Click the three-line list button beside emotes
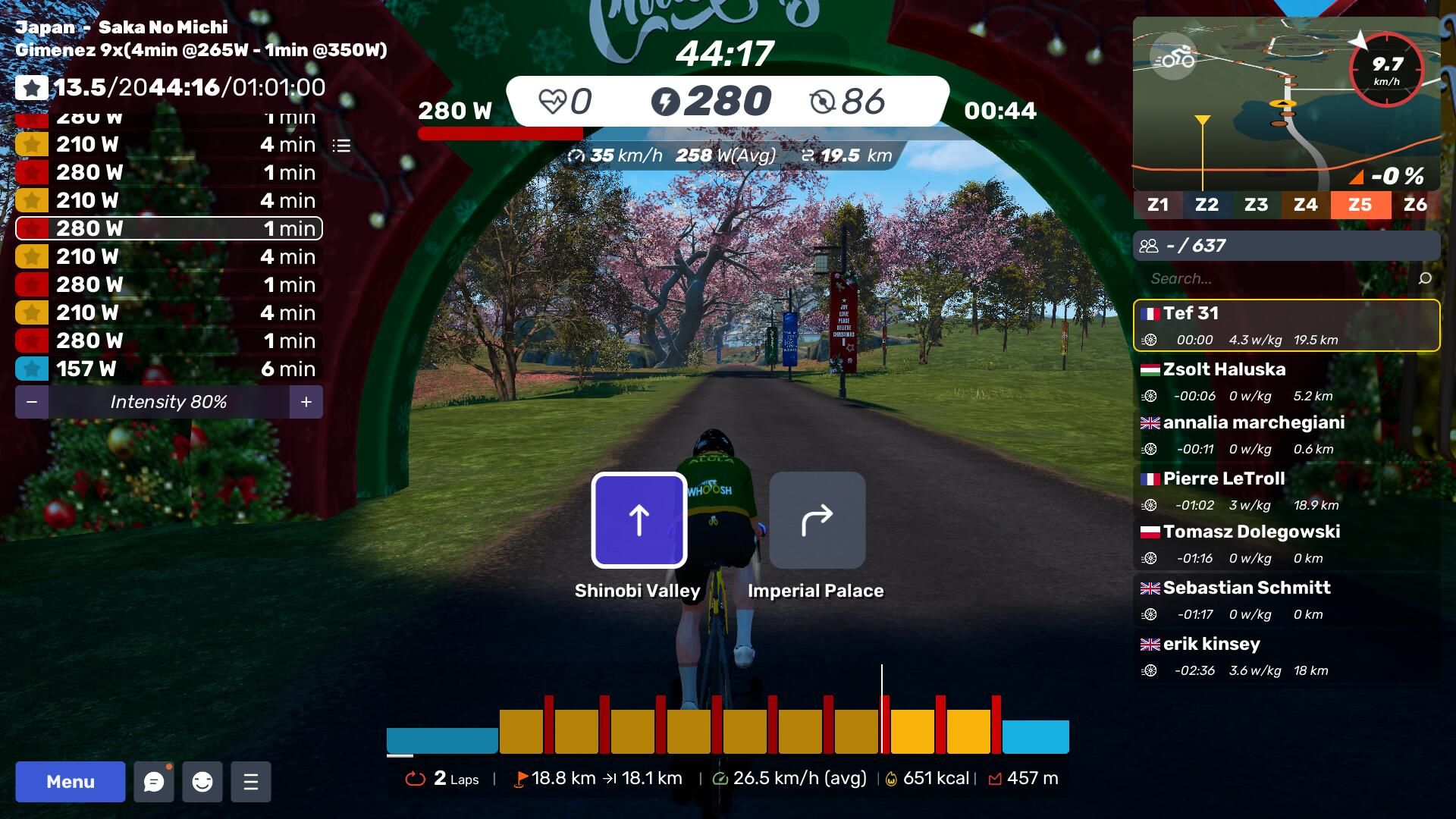The image size is (1456, 819). [251, 782]
